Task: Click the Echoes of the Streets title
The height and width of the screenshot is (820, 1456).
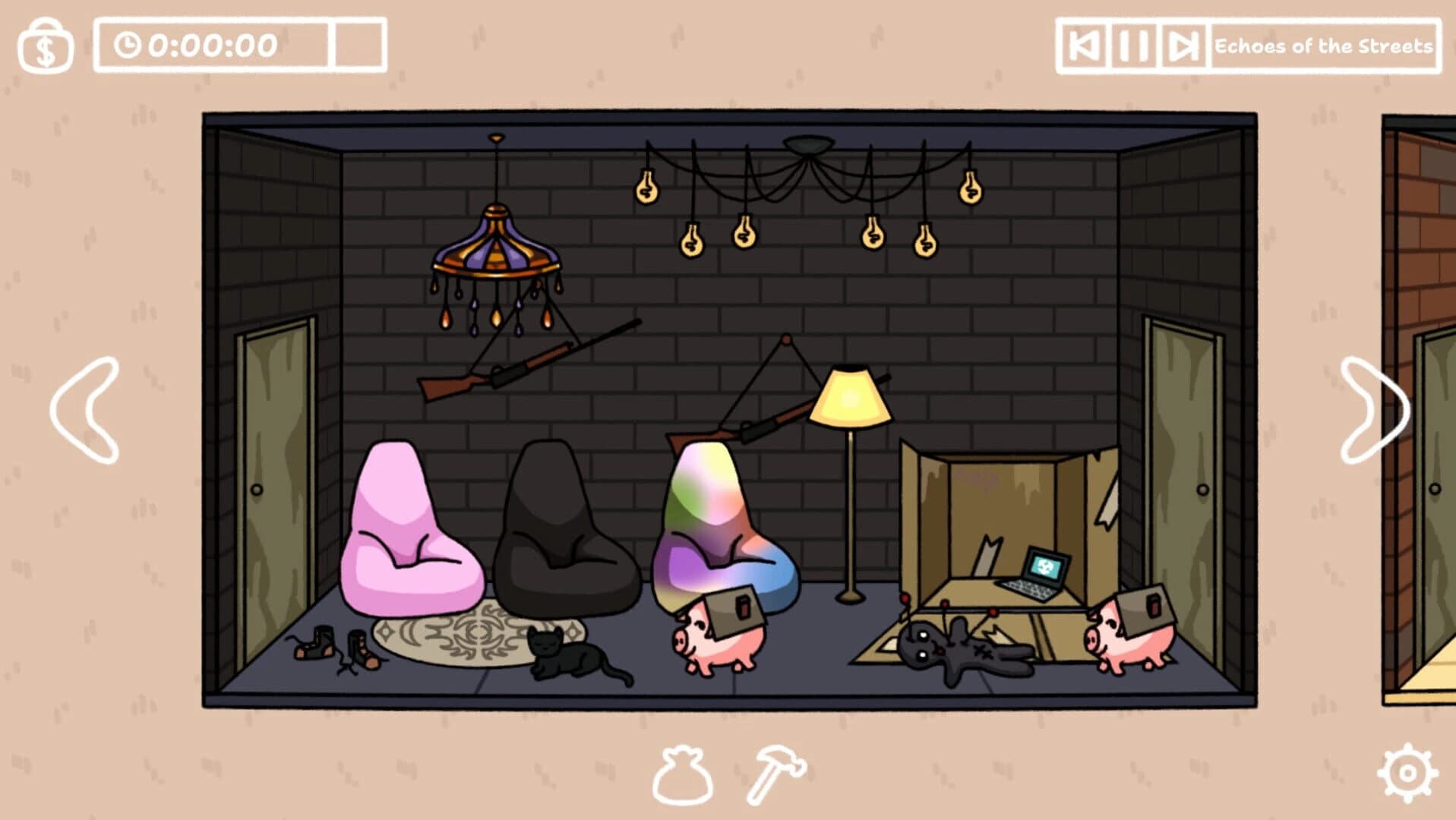Action: coord(1325,46)
